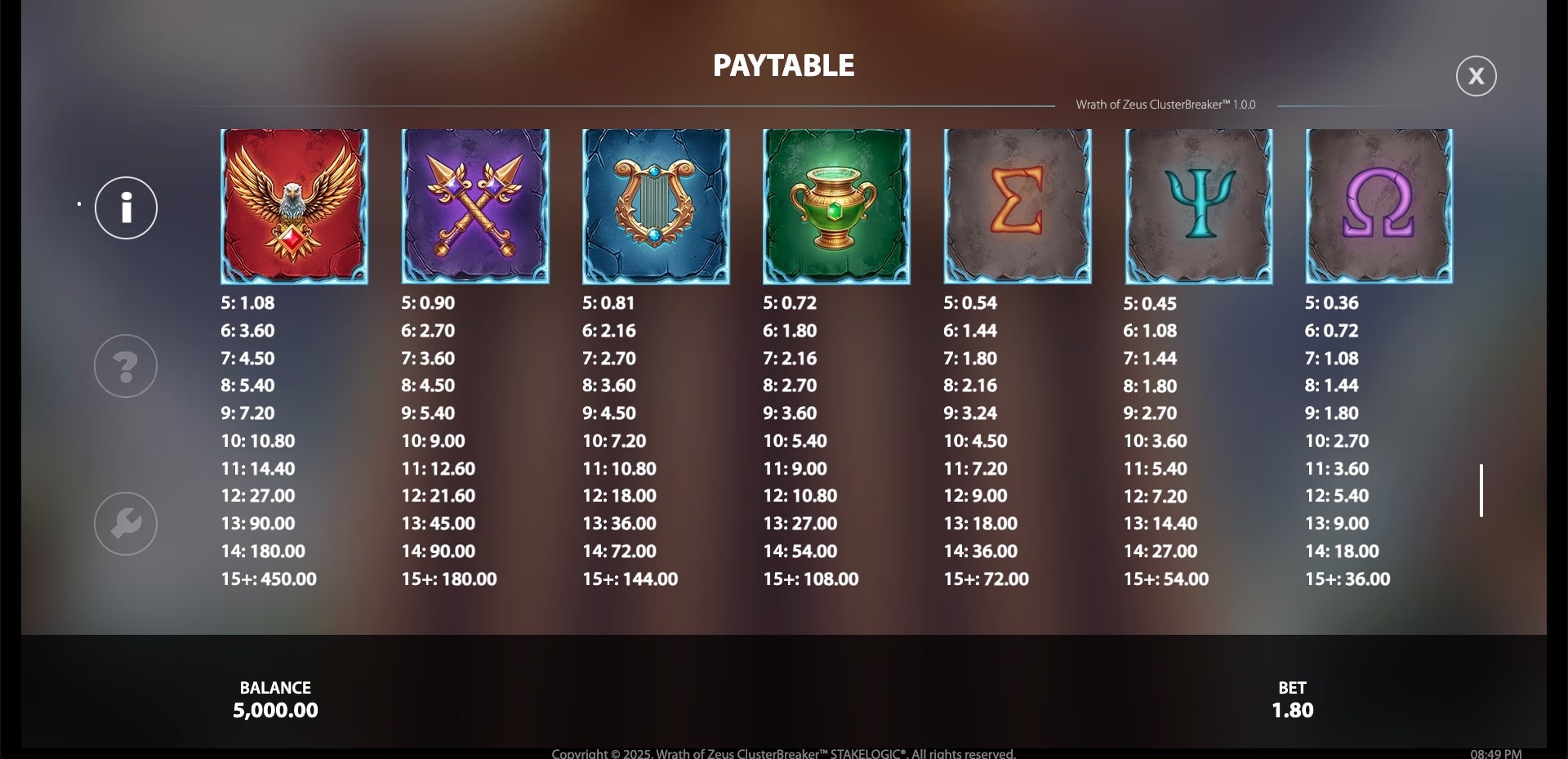1568x759 pixels.
Task: Click the Wrath of Zeus version label
Action: point(1166,104)
